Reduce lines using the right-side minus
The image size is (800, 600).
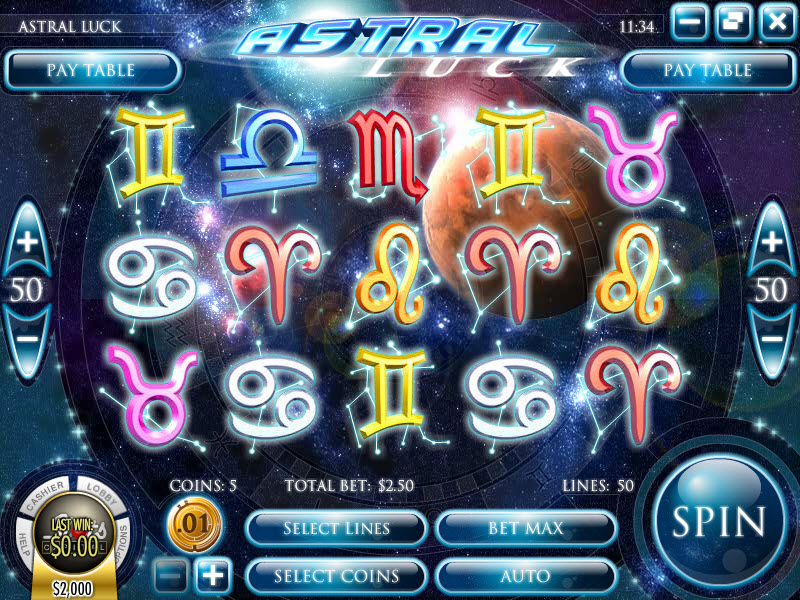(x=772, y=338)
